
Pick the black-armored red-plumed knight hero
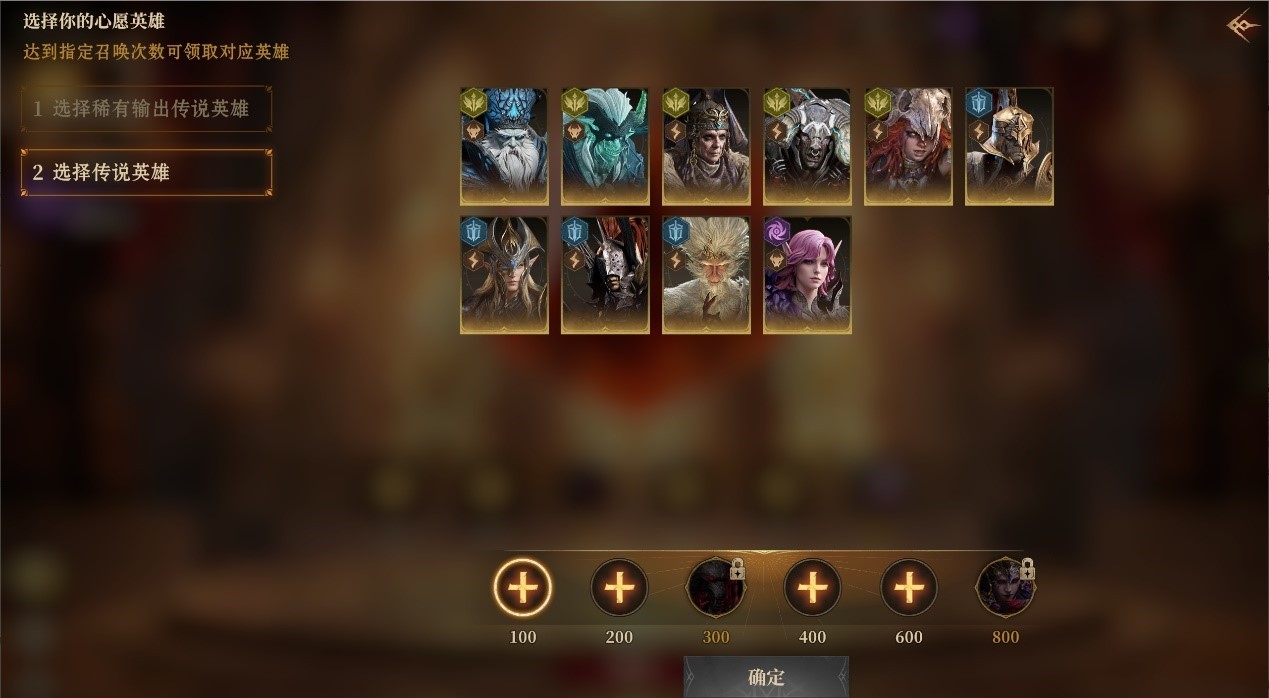point(605,274)
